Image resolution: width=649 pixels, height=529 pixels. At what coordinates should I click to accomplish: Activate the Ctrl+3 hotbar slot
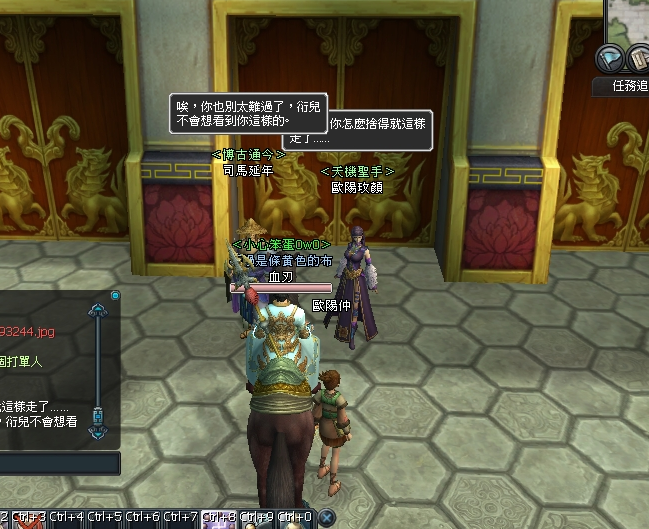pos(28,517)
